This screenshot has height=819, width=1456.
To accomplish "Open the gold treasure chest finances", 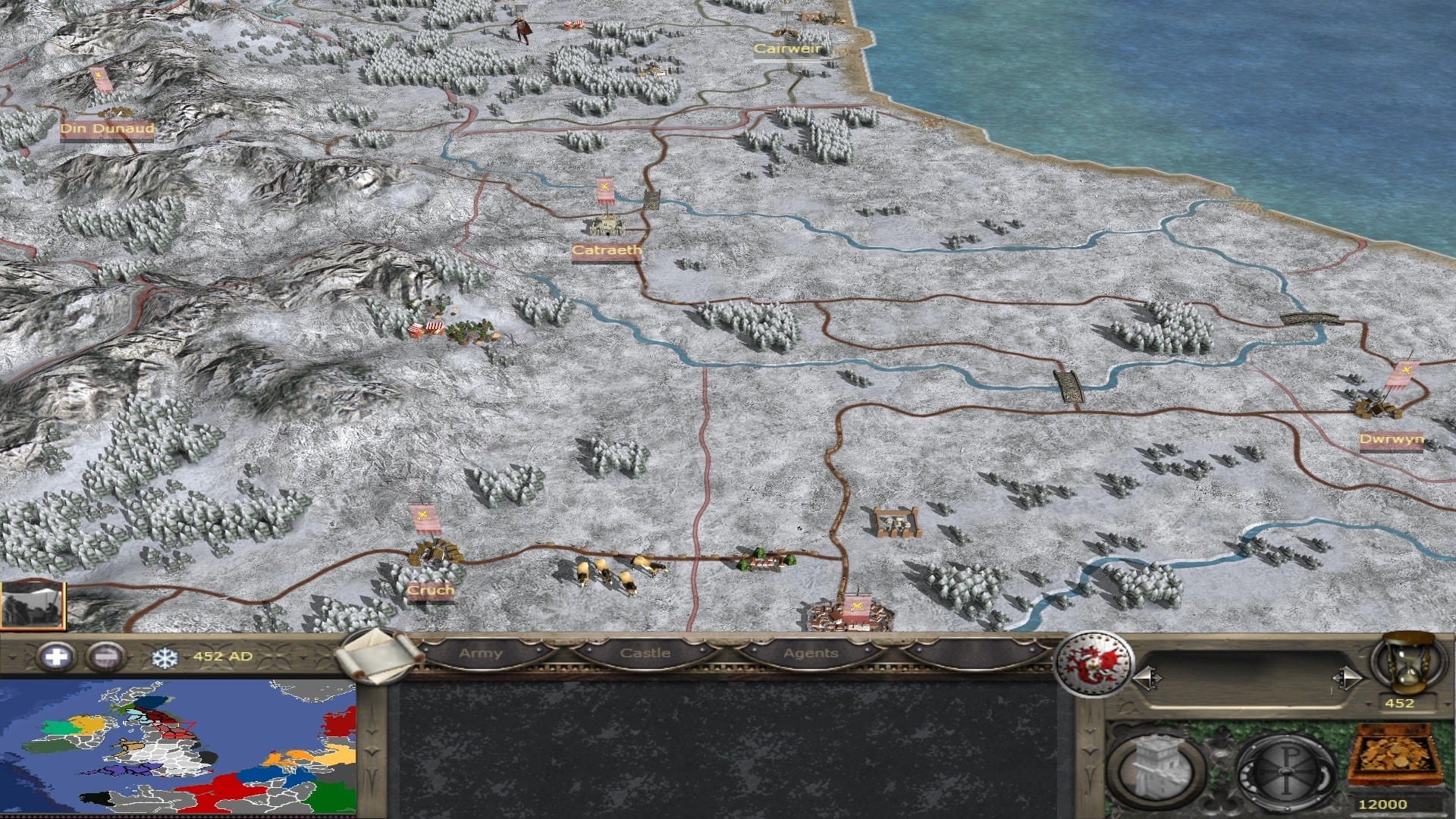I will click(1395, 758).
